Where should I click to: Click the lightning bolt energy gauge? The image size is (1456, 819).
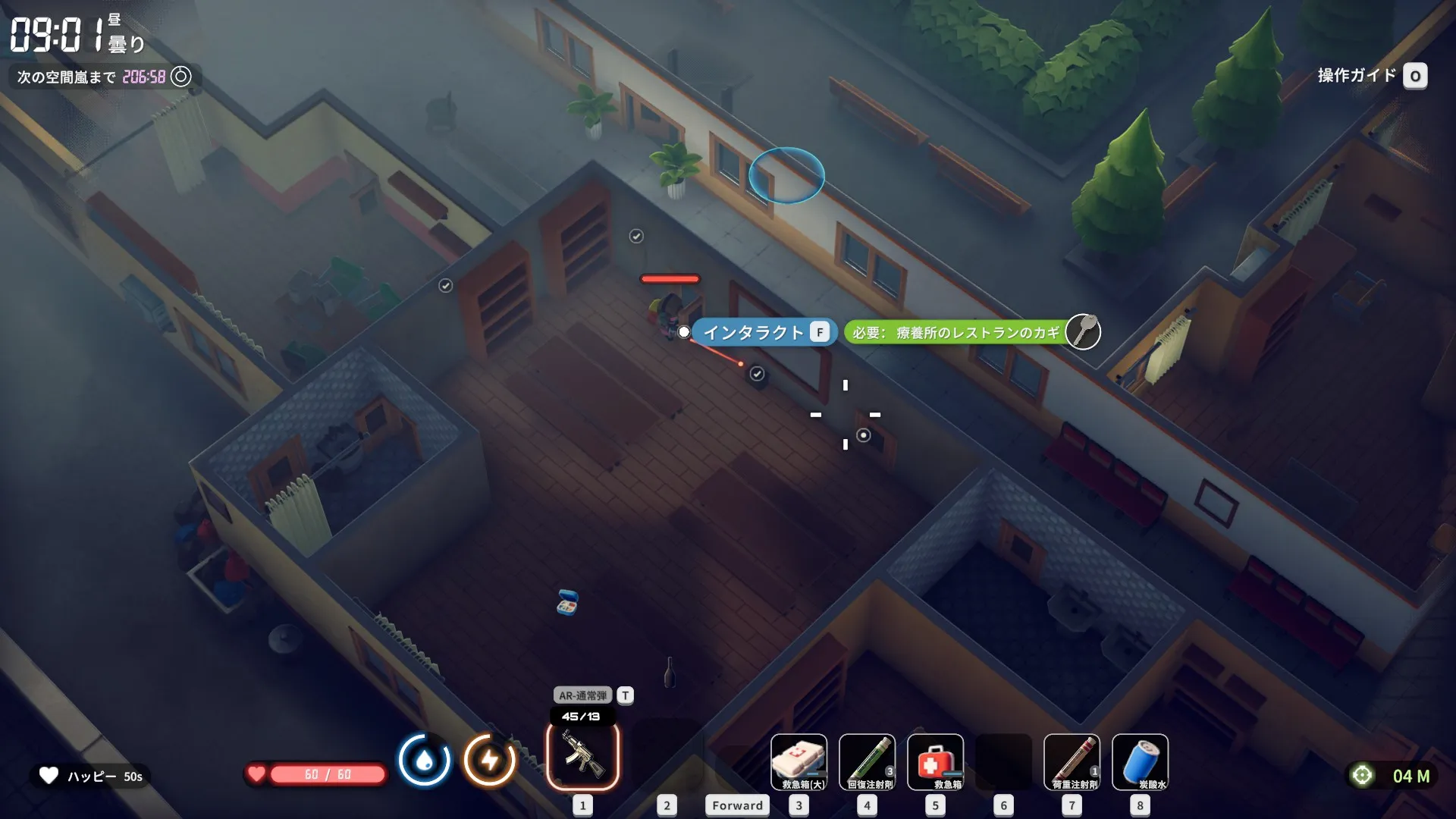490,760
